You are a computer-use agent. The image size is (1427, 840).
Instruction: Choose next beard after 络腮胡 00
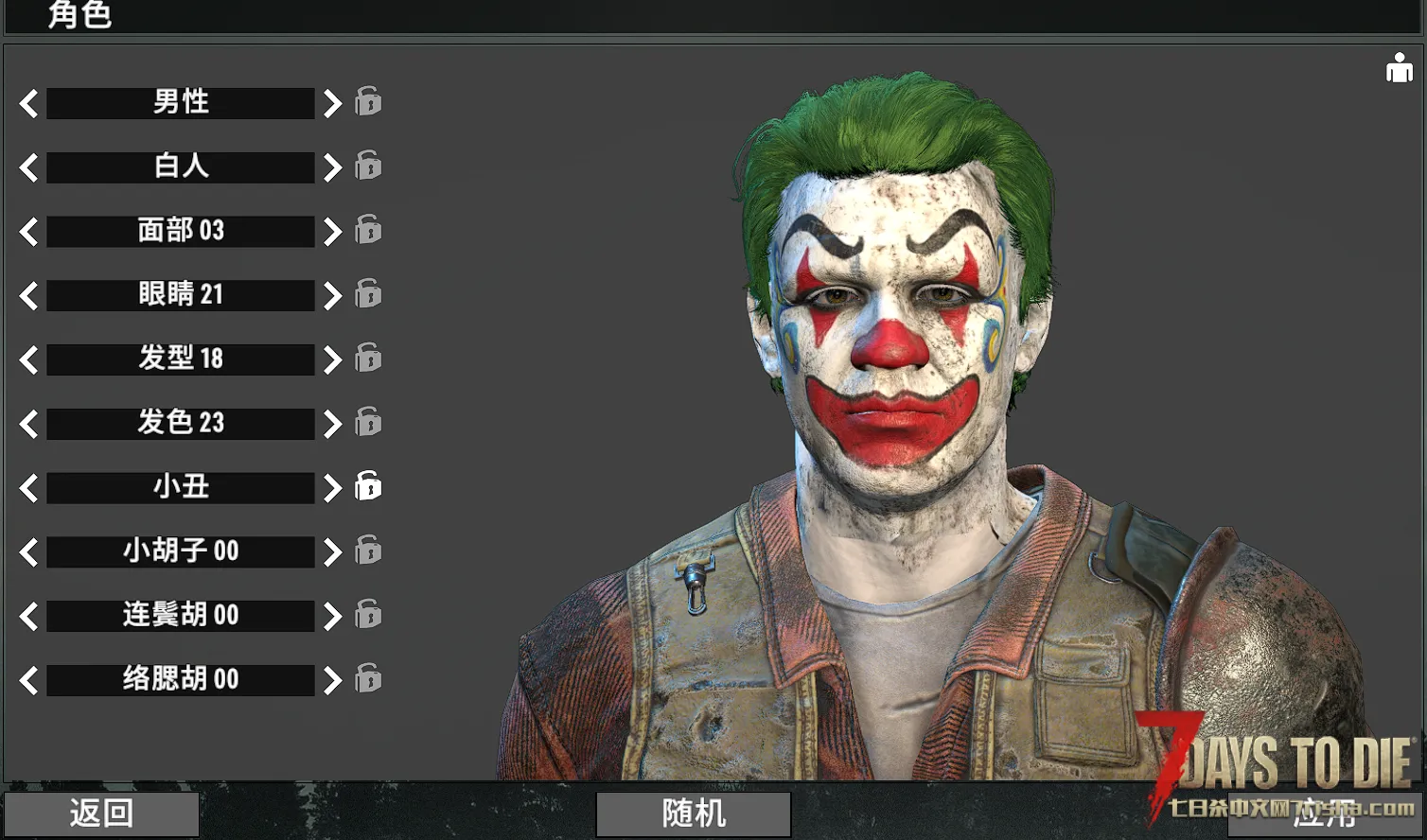pos(331,680)
